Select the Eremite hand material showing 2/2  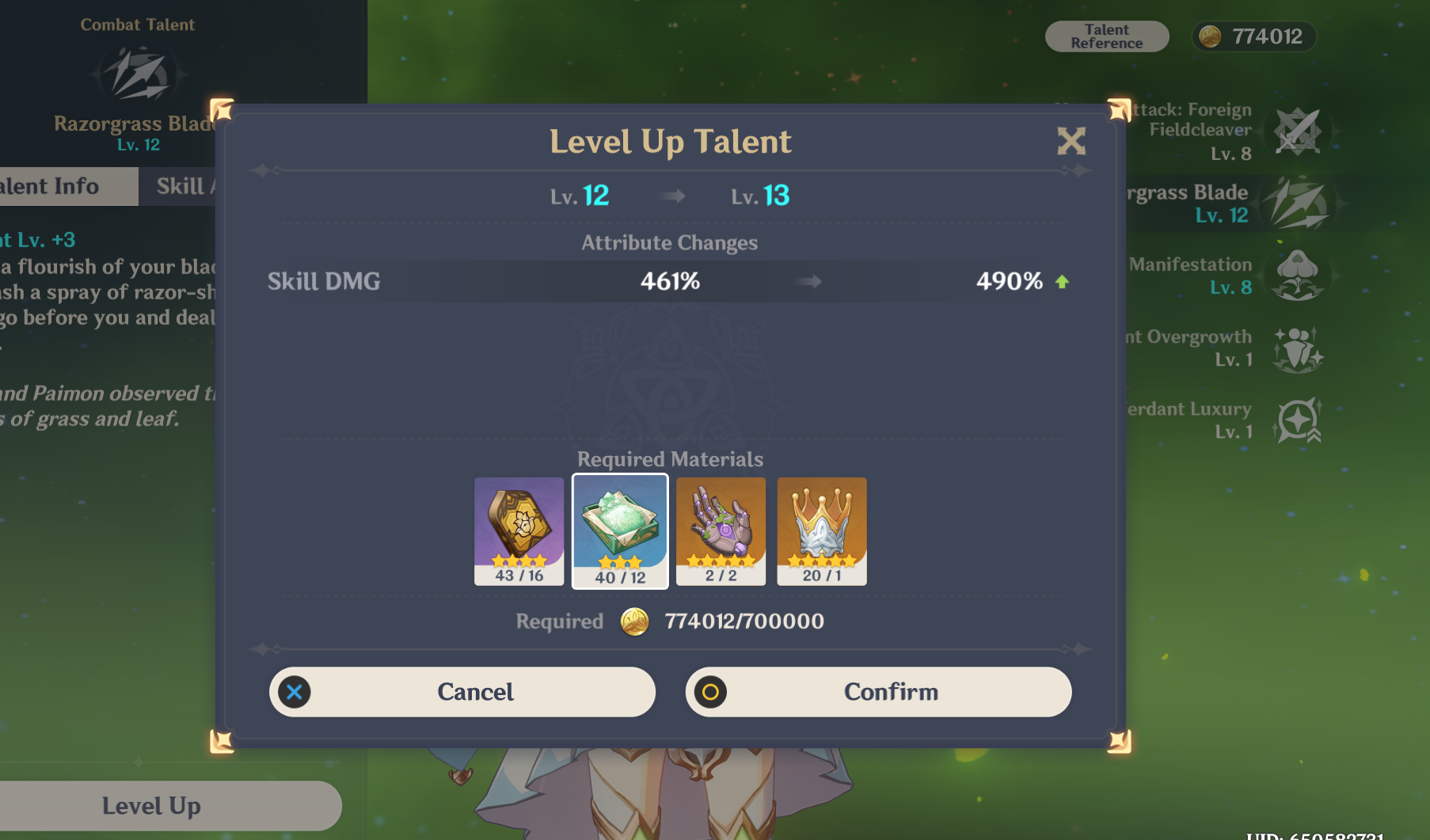pos(721,530)
